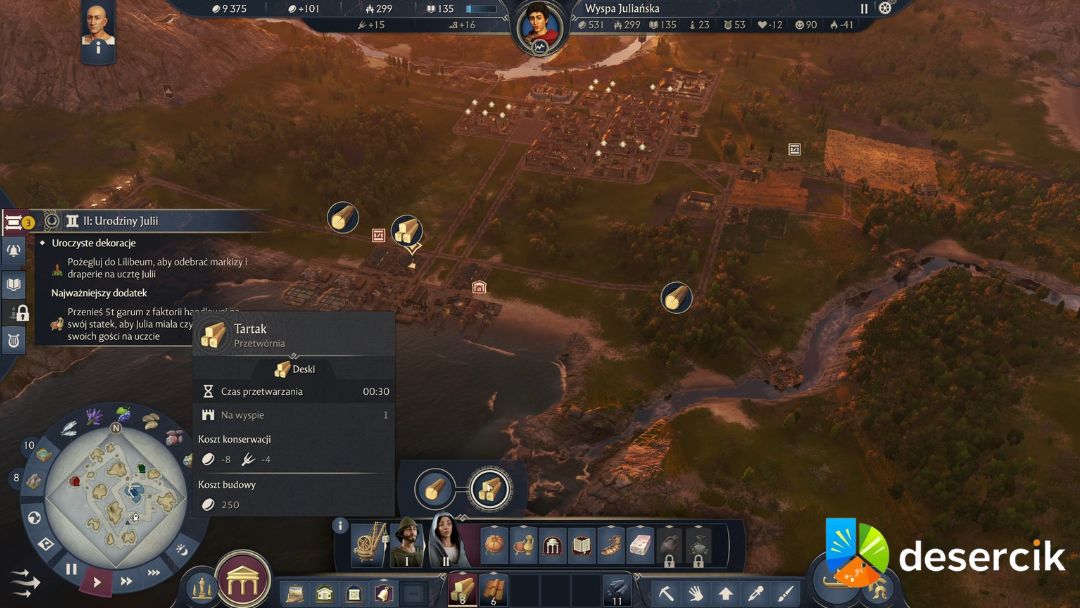Viewport: 1080px width, 608px height.
Task: Set game speed to fast forward (double arrow)
Action: click(126, 580)
